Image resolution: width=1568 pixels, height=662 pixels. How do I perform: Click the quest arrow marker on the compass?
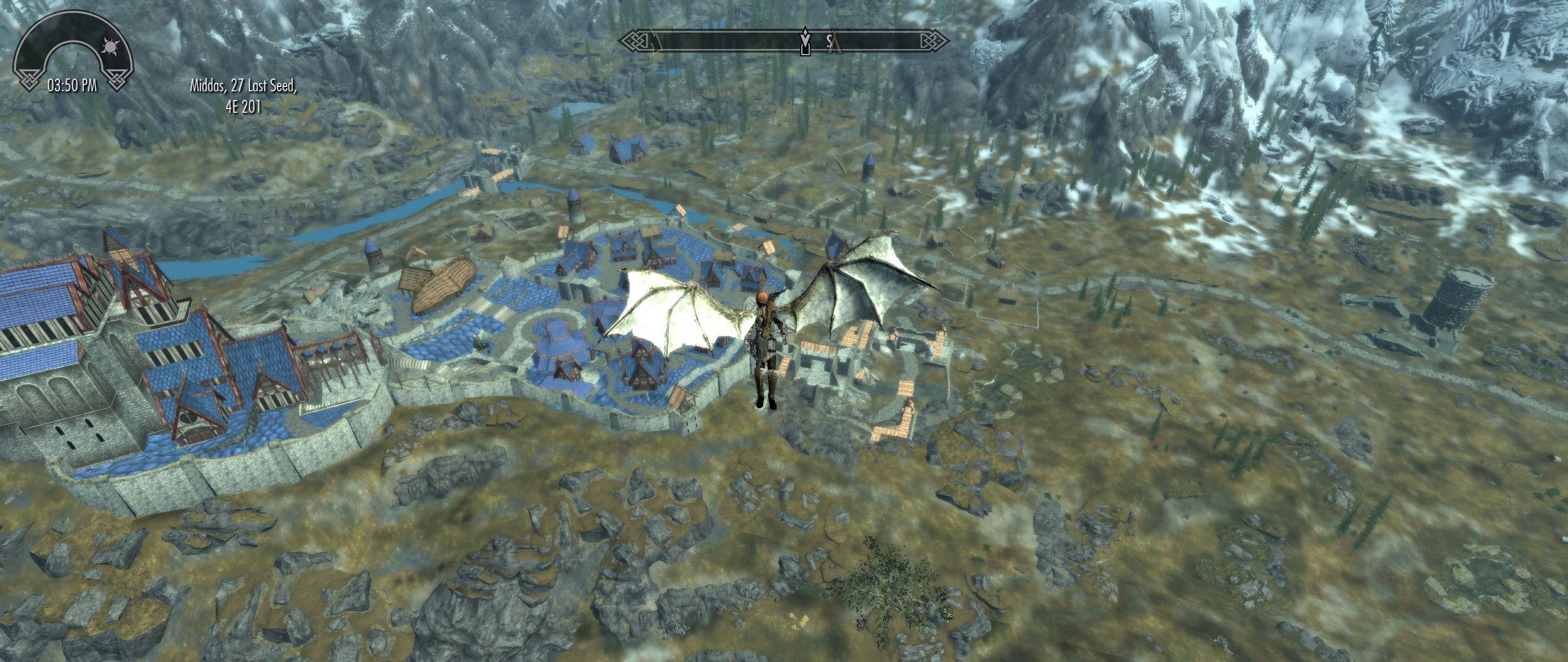coord(805,40)
